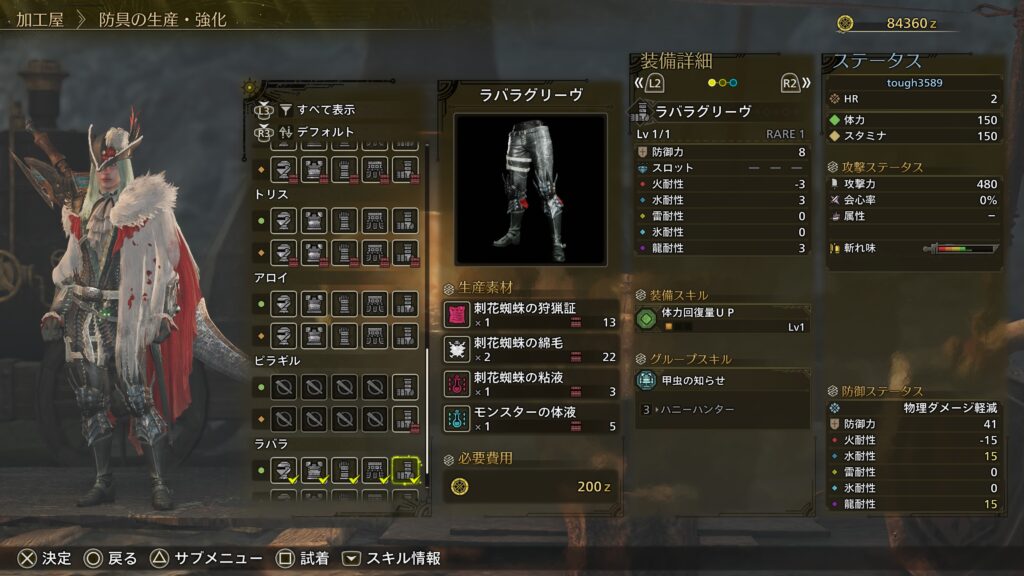
Task: Pick the ラバラ waist armor slot
Action: pyautogui.click(x=375, y=468)
